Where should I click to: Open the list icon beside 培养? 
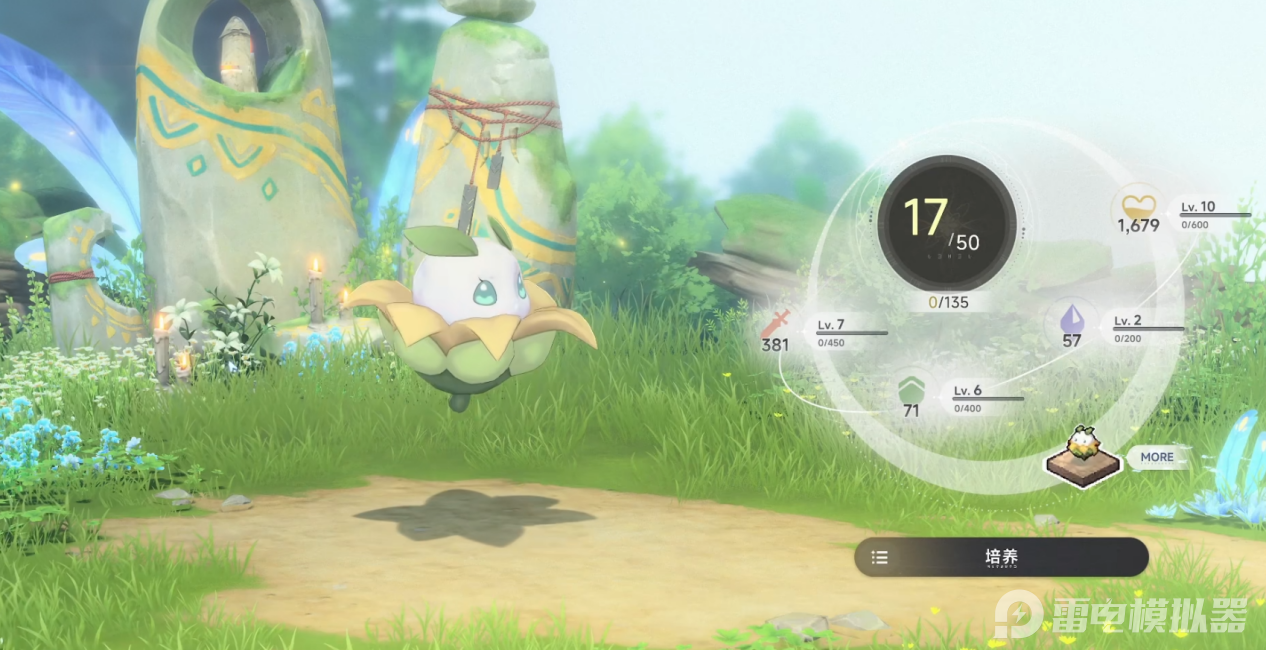(880, 557)
